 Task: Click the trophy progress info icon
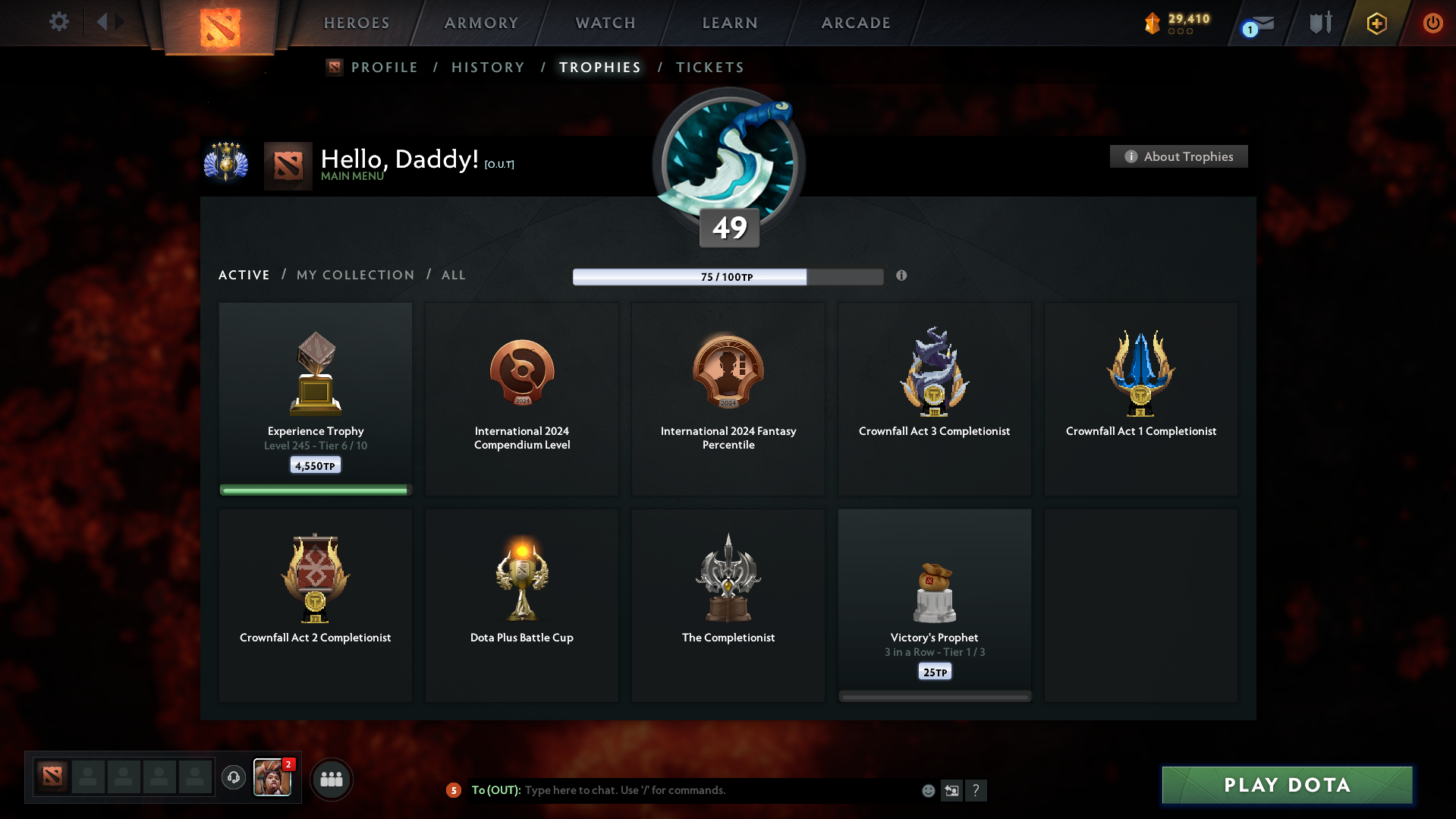pos(901,276)
